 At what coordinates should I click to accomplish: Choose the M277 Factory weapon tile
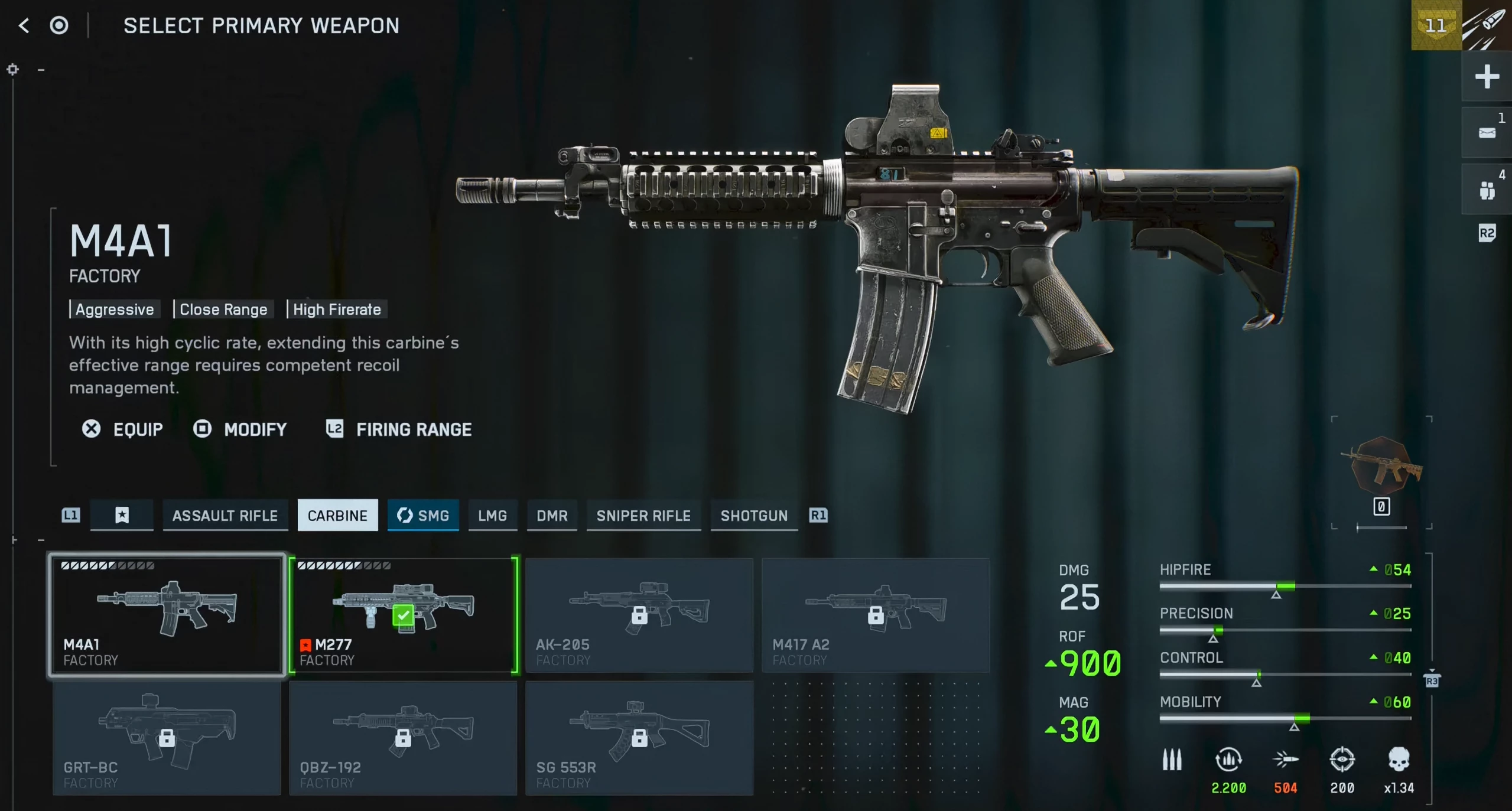click(x=404, y=615)
